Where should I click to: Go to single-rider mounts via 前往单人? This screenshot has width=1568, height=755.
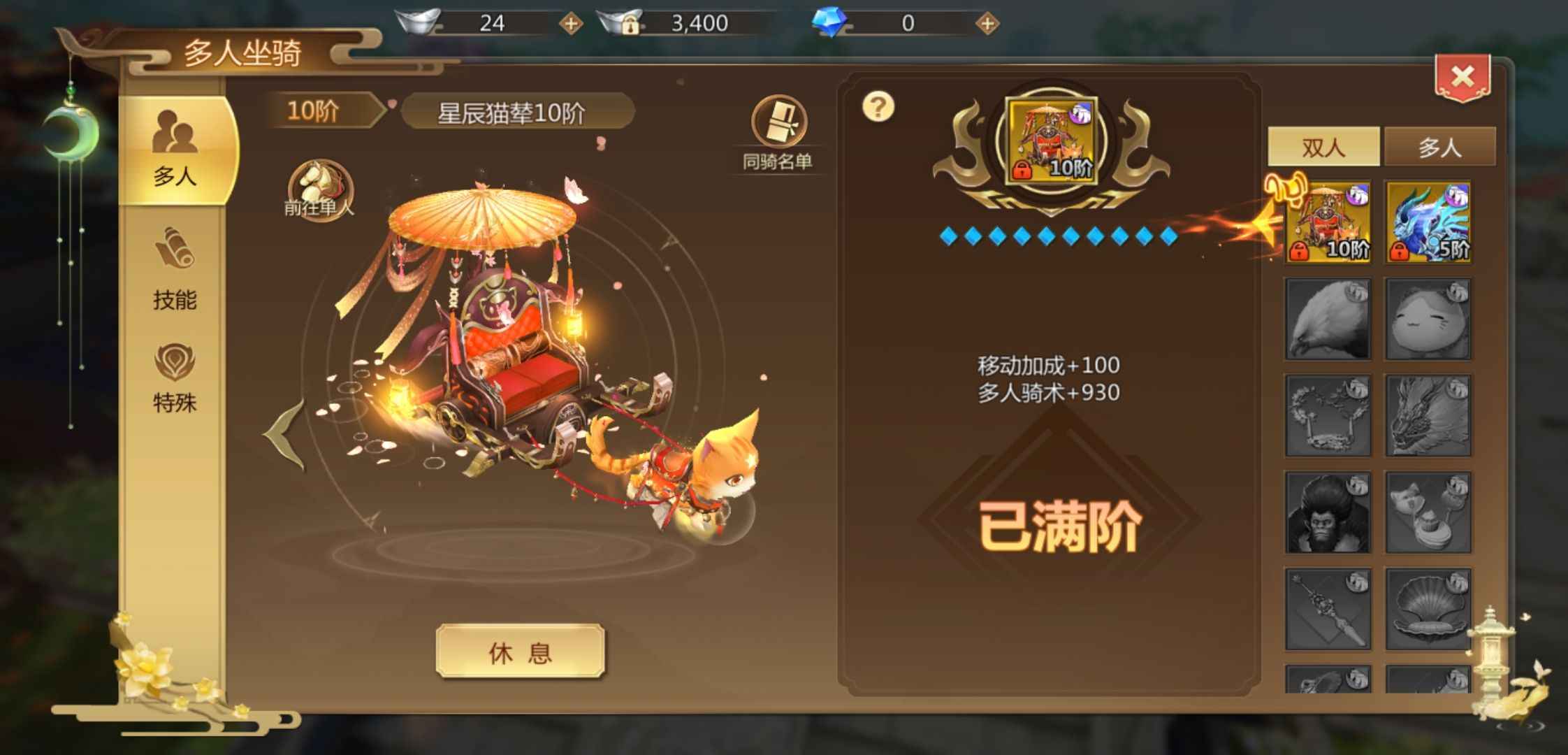(x=320, y=190)
